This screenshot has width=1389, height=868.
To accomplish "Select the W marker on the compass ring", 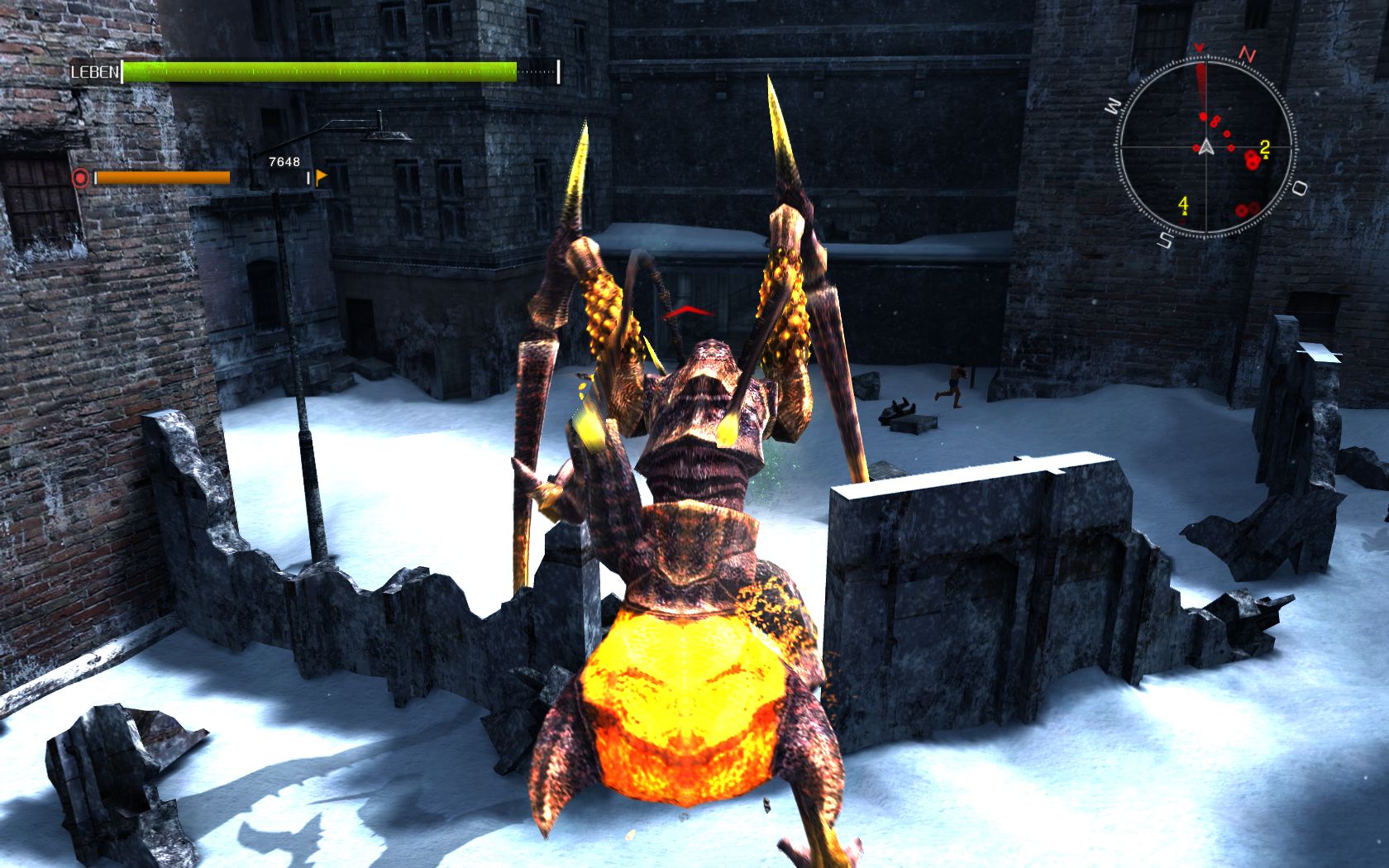I will click(1114, 103).
